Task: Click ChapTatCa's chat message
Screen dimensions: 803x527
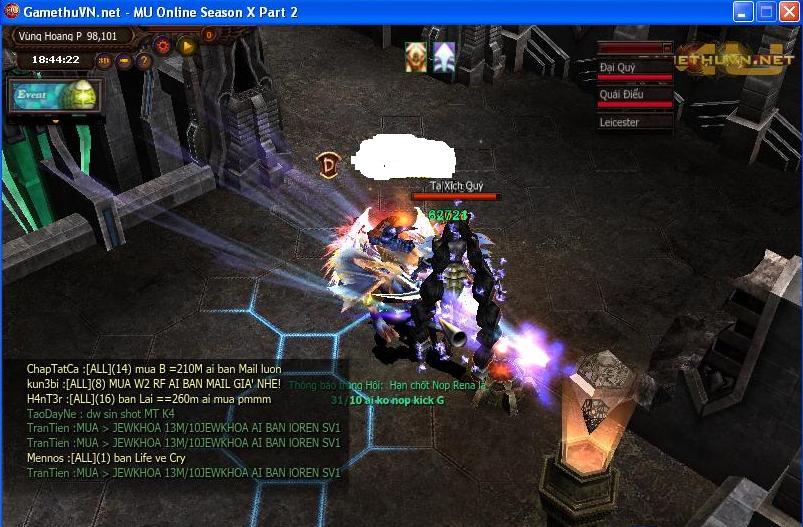Action: pos(154,369)
